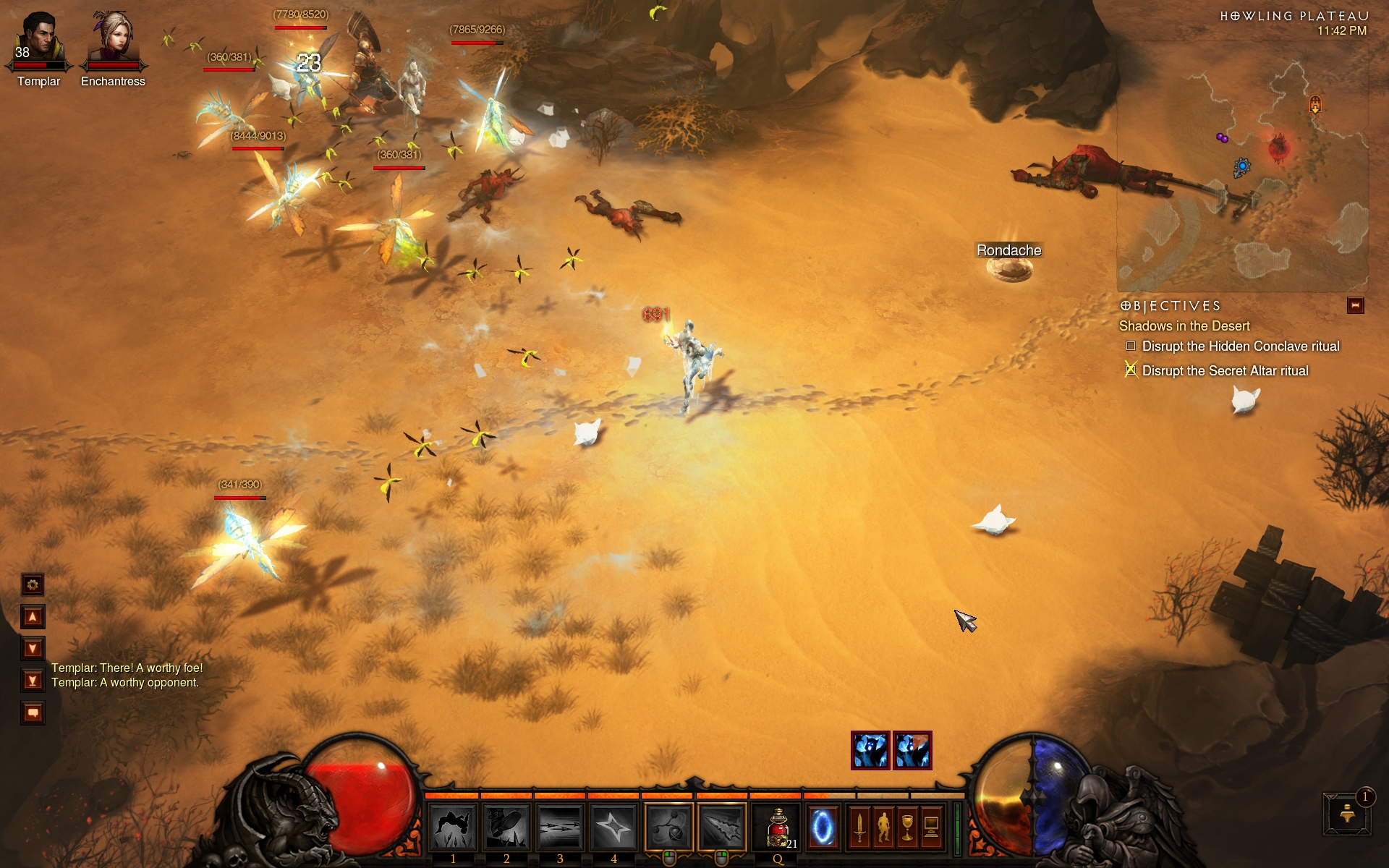The width and height of the screenshot is (1389, 868).
Task: Open the chat bubble button
Action: [33, 713]
